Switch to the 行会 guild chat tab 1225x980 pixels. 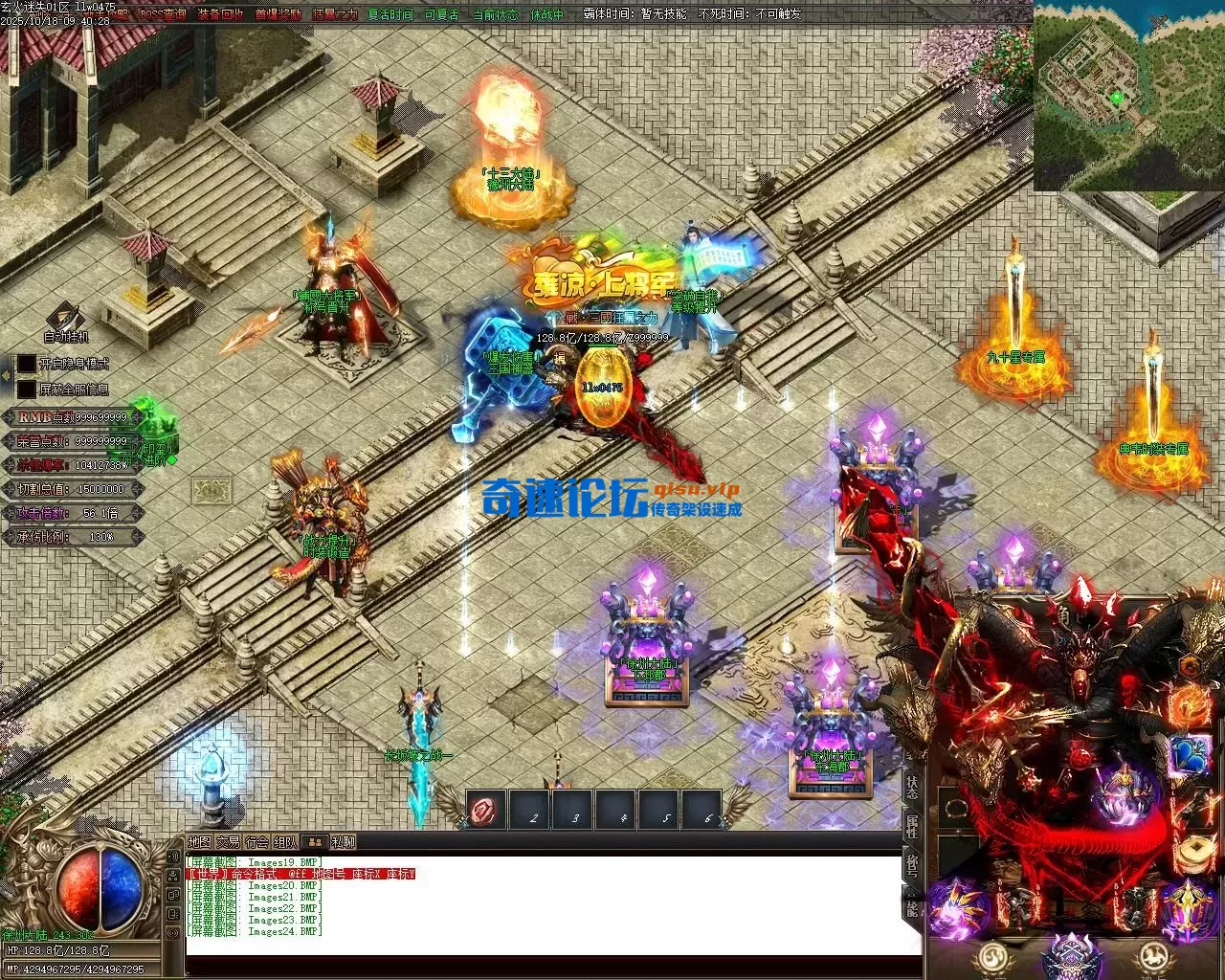click(x=256, y=842)
